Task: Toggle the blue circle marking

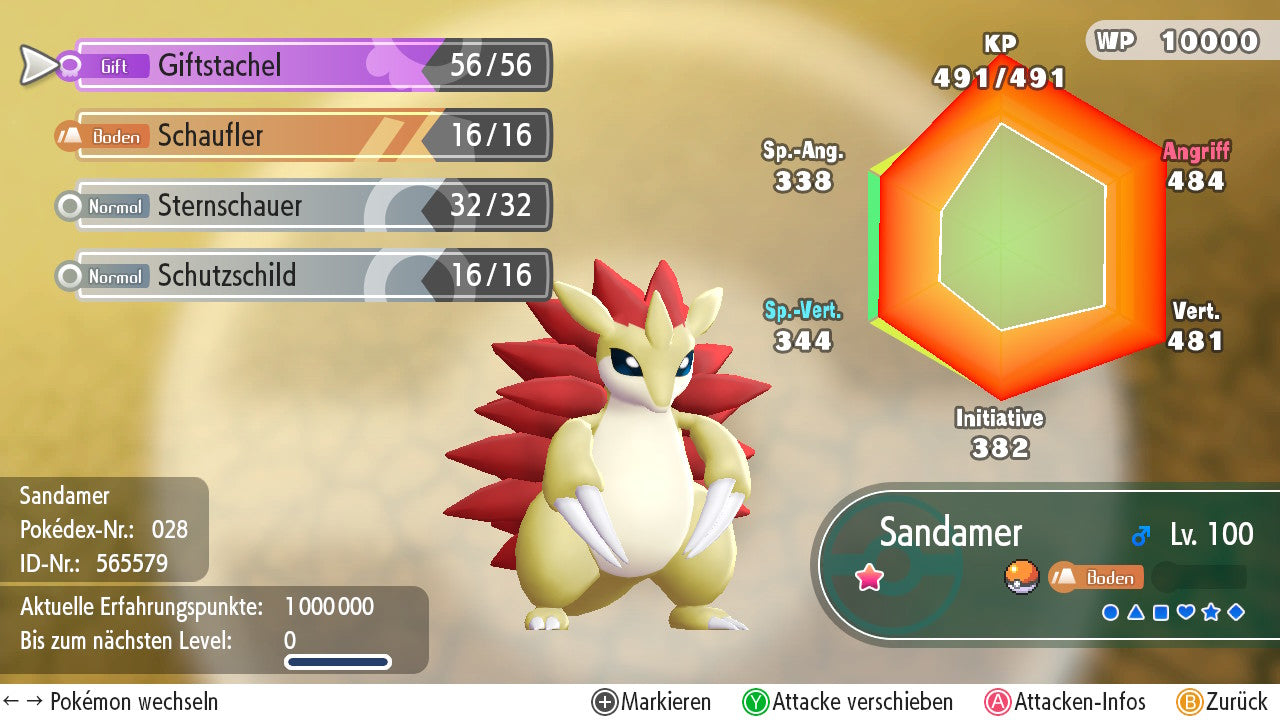Action: [1110, 612]
